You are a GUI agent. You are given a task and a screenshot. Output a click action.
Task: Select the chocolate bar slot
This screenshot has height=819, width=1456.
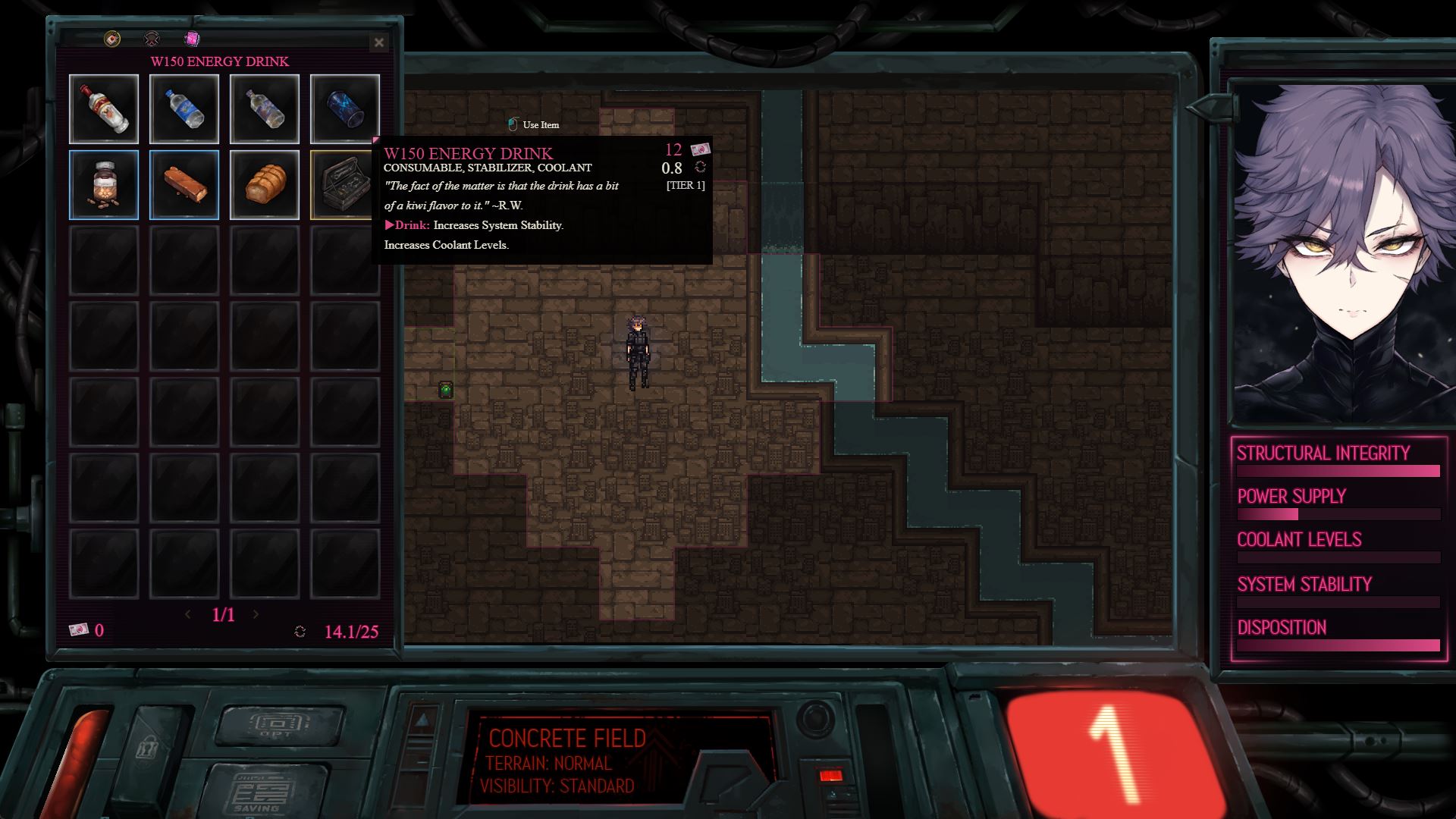click(184, 185)
